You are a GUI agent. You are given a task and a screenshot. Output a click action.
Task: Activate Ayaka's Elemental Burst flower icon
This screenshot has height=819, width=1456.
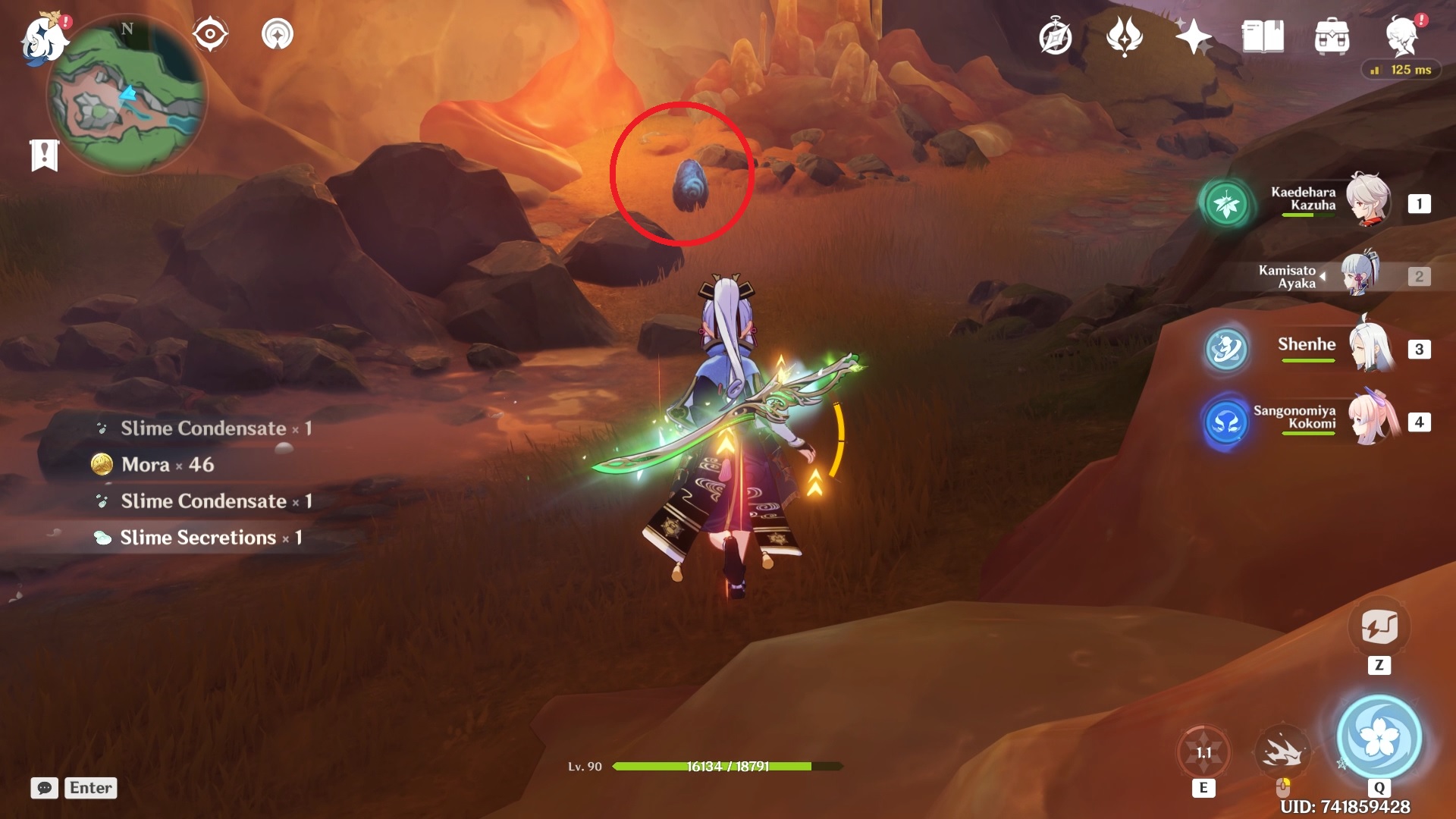click(1379, 736)
